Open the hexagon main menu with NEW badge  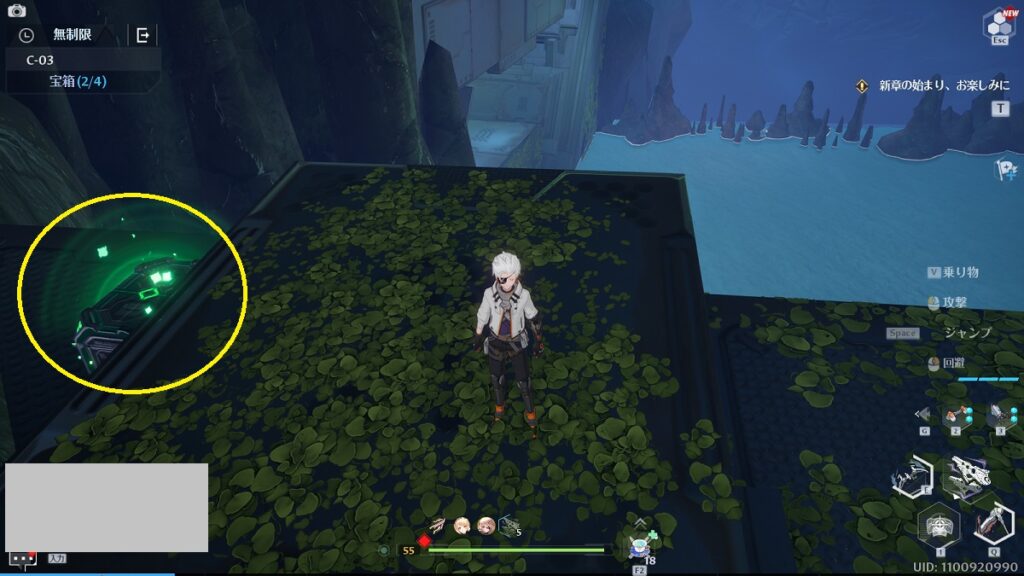pos(997,24)
